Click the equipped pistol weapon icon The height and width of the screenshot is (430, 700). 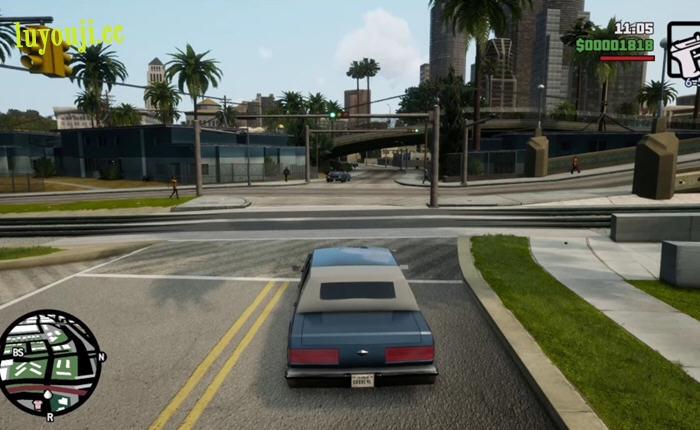coord(684,55)
